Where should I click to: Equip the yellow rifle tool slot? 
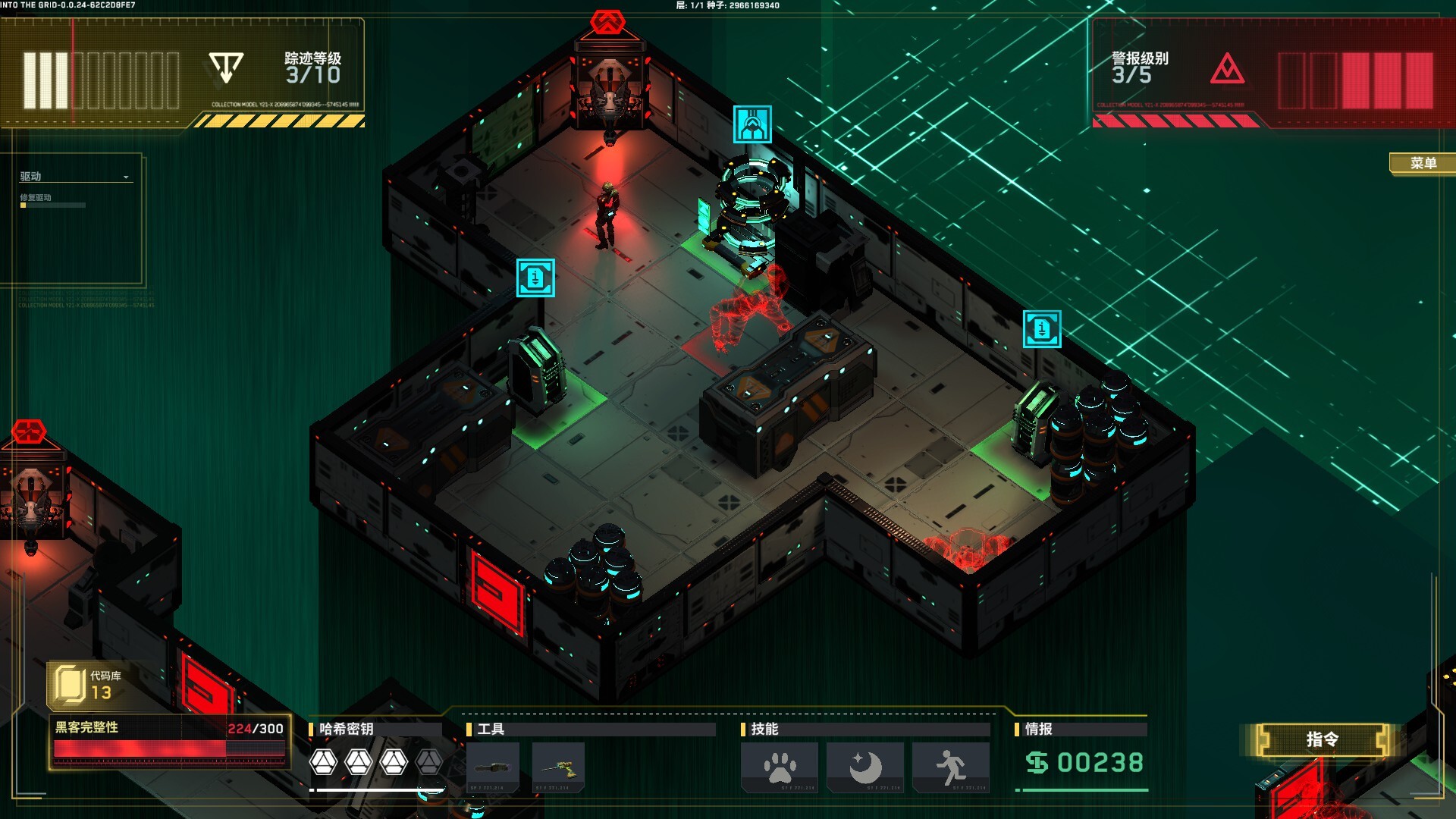click(x=559, y=767)
